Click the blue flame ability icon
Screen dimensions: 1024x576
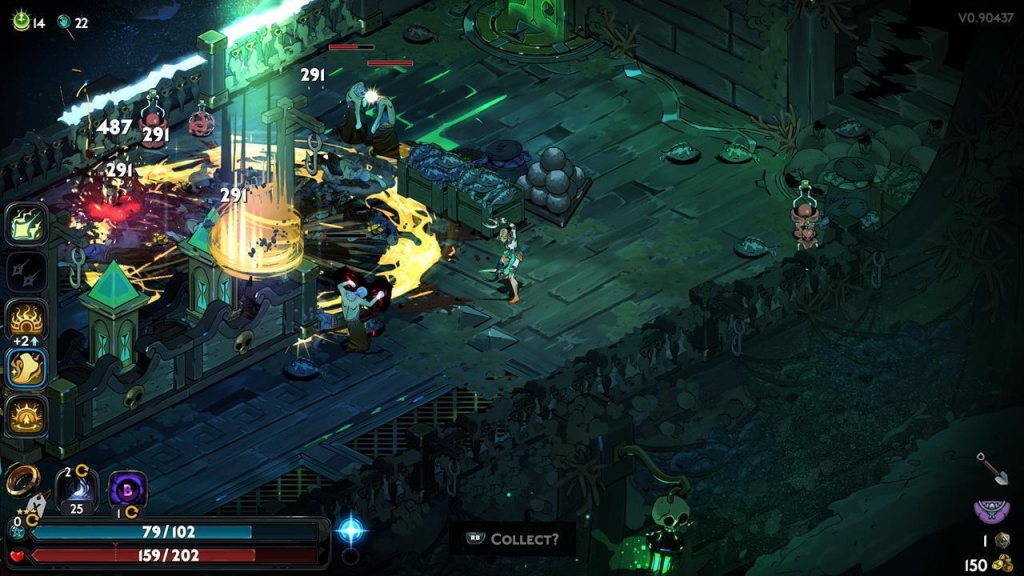[x=76, y=489]
